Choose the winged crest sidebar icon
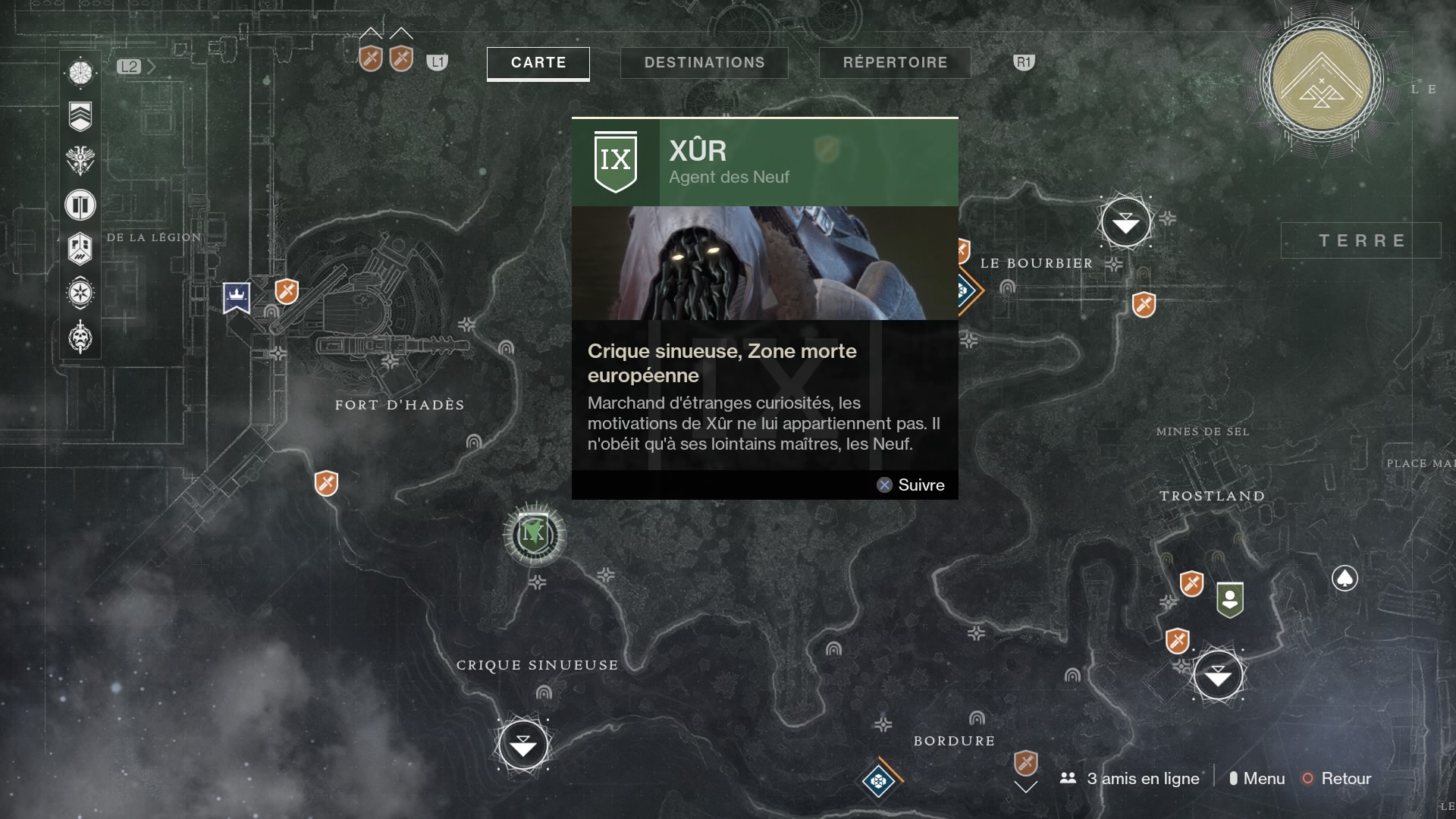 (x=80, y=160)
